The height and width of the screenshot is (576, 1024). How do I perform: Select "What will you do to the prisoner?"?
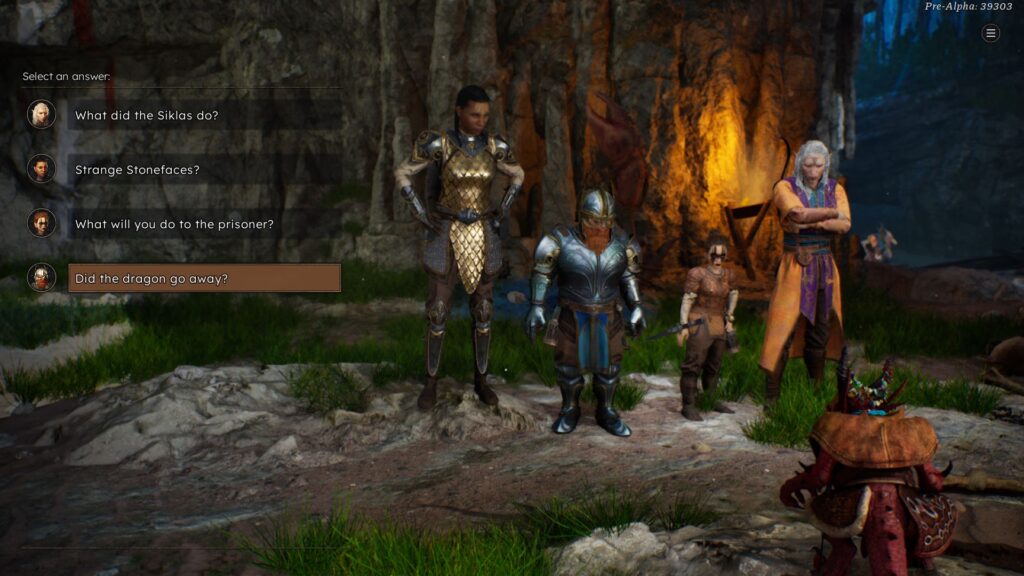[160, 224]
